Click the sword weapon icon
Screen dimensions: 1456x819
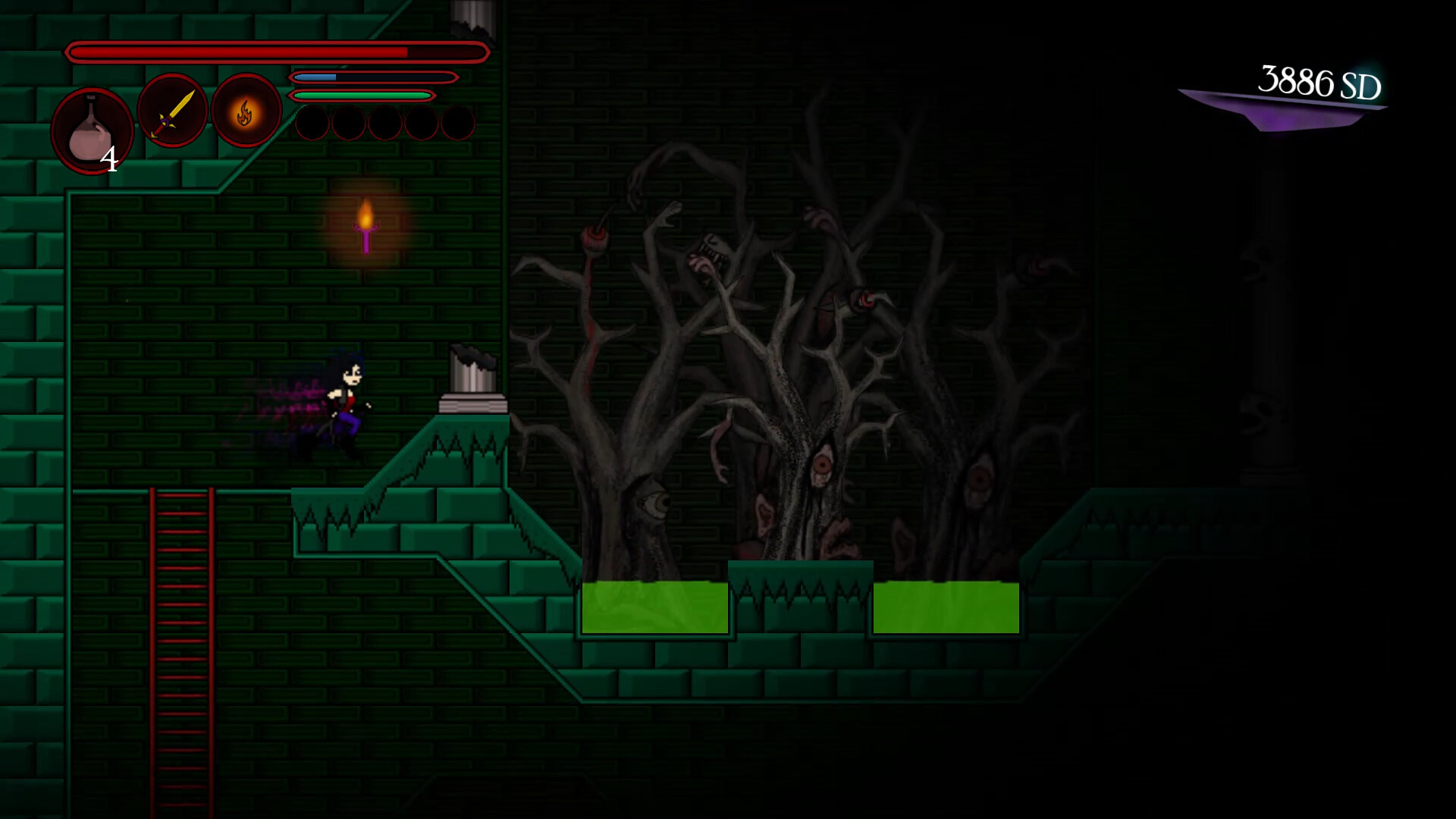pyautogui.click(x=171, y=111)
